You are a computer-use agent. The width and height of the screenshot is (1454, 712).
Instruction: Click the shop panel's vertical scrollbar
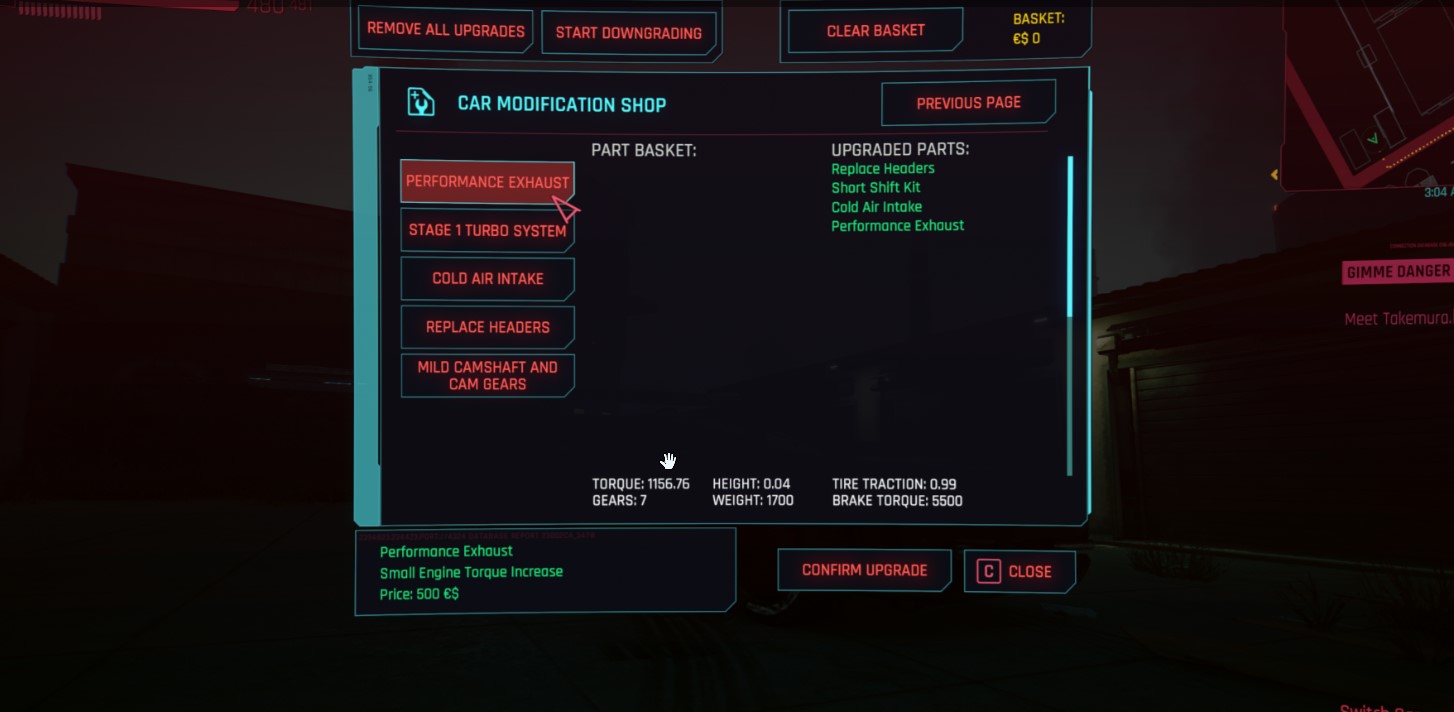coord(1070,315)
